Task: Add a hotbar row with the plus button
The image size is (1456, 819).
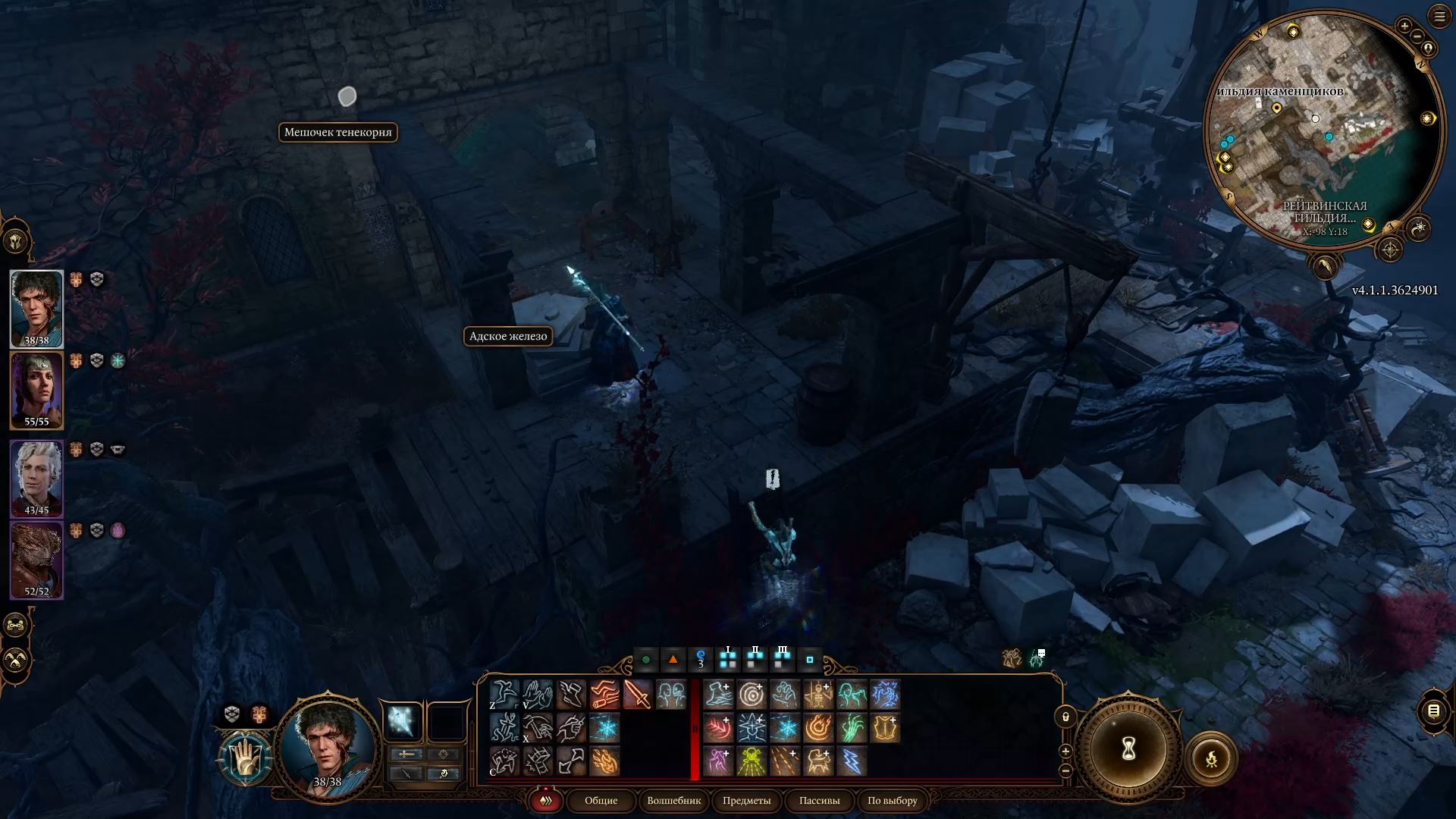Action: tap(1065, 751)
